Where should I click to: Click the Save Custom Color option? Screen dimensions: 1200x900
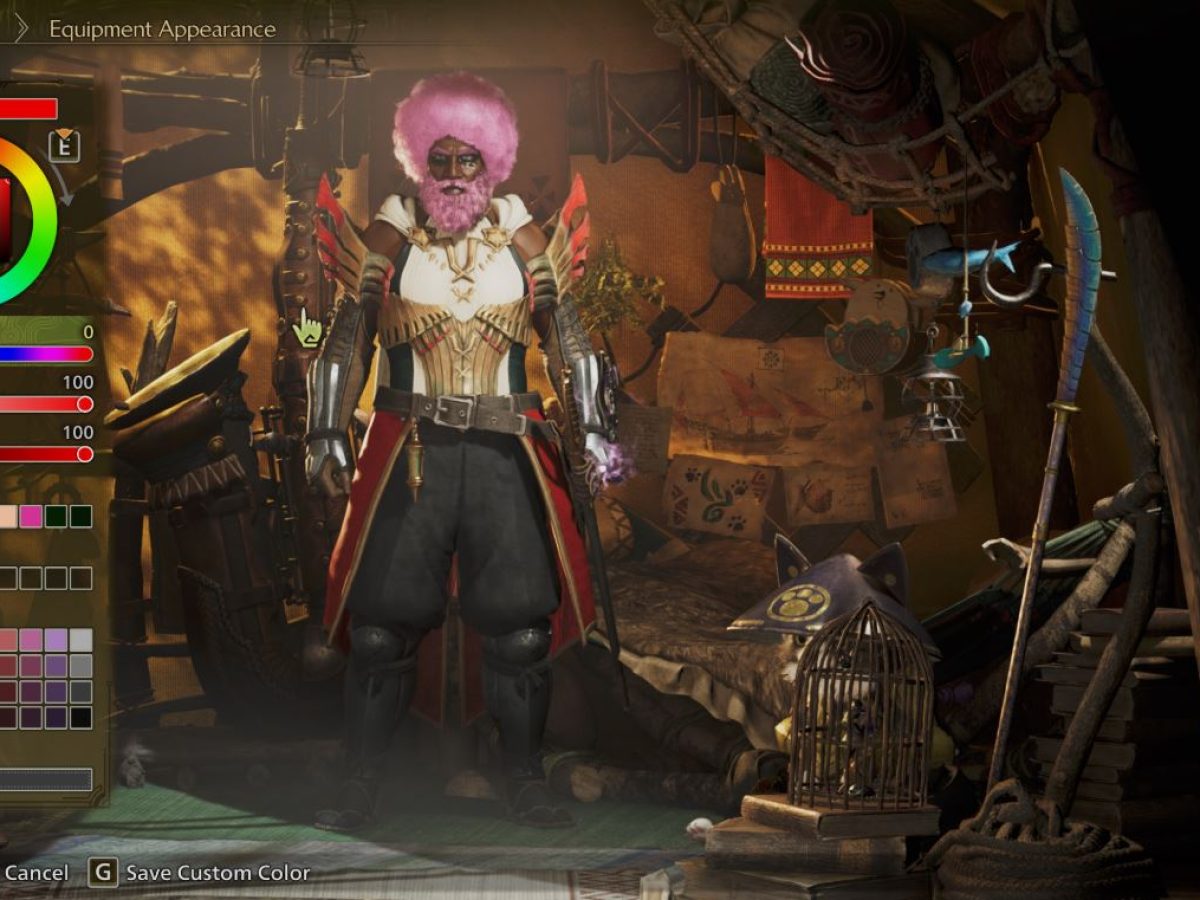click(217, 873)
